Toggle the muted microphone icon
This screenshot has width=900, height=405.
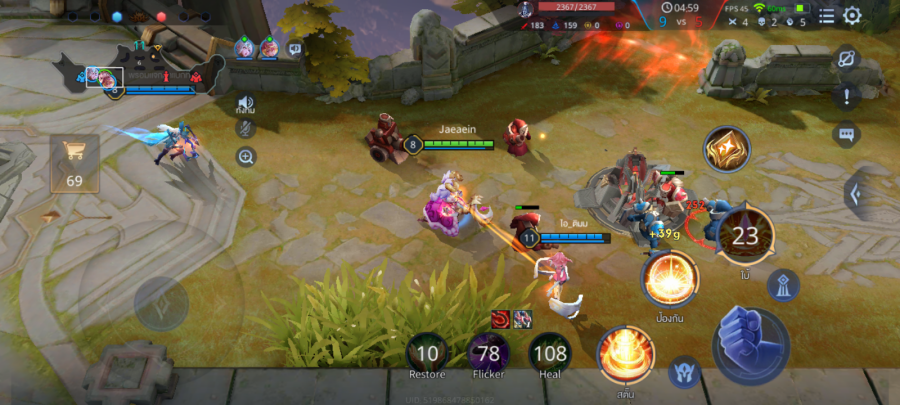point(245,128)
